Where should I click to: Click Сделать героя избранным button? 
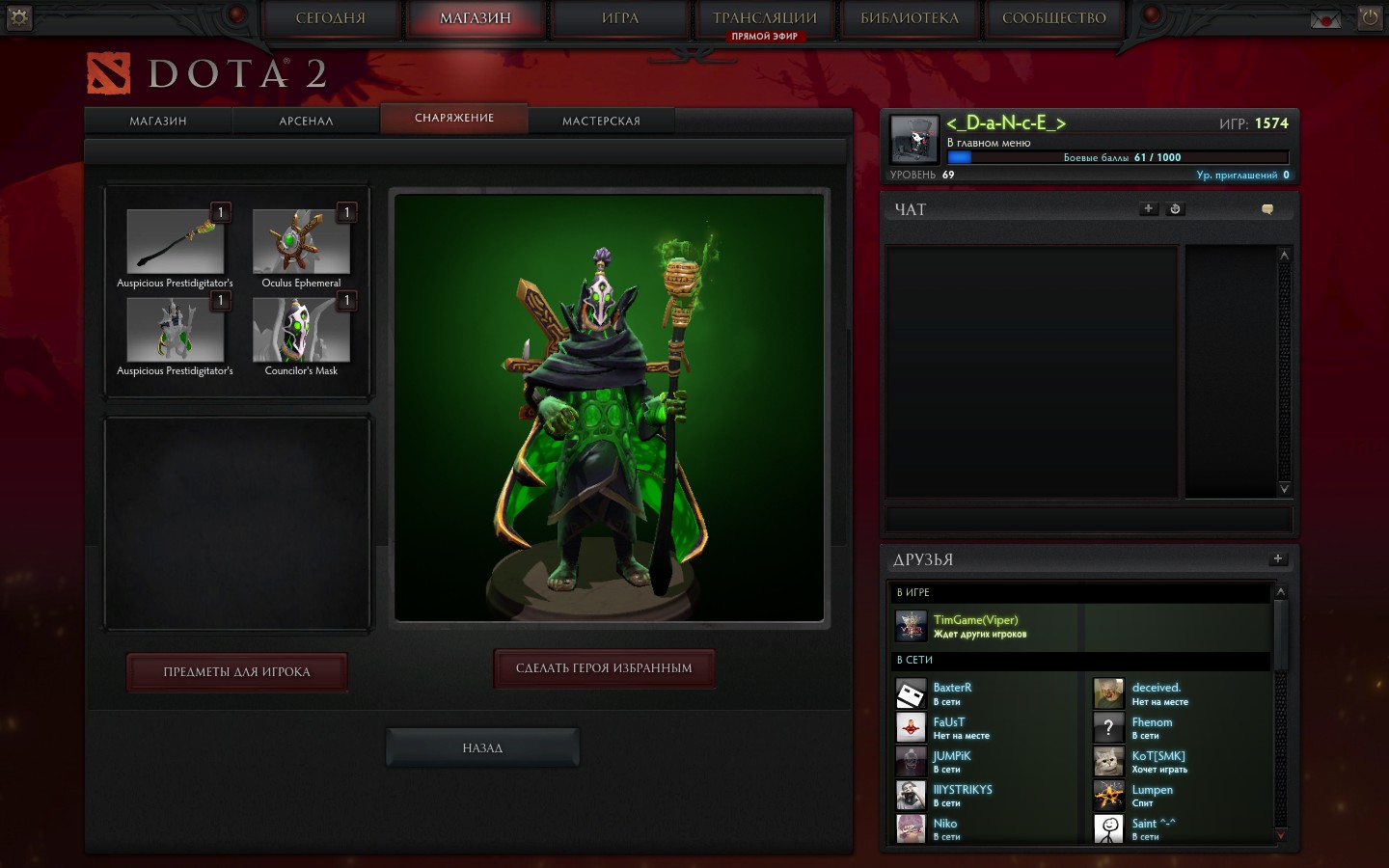604,668
